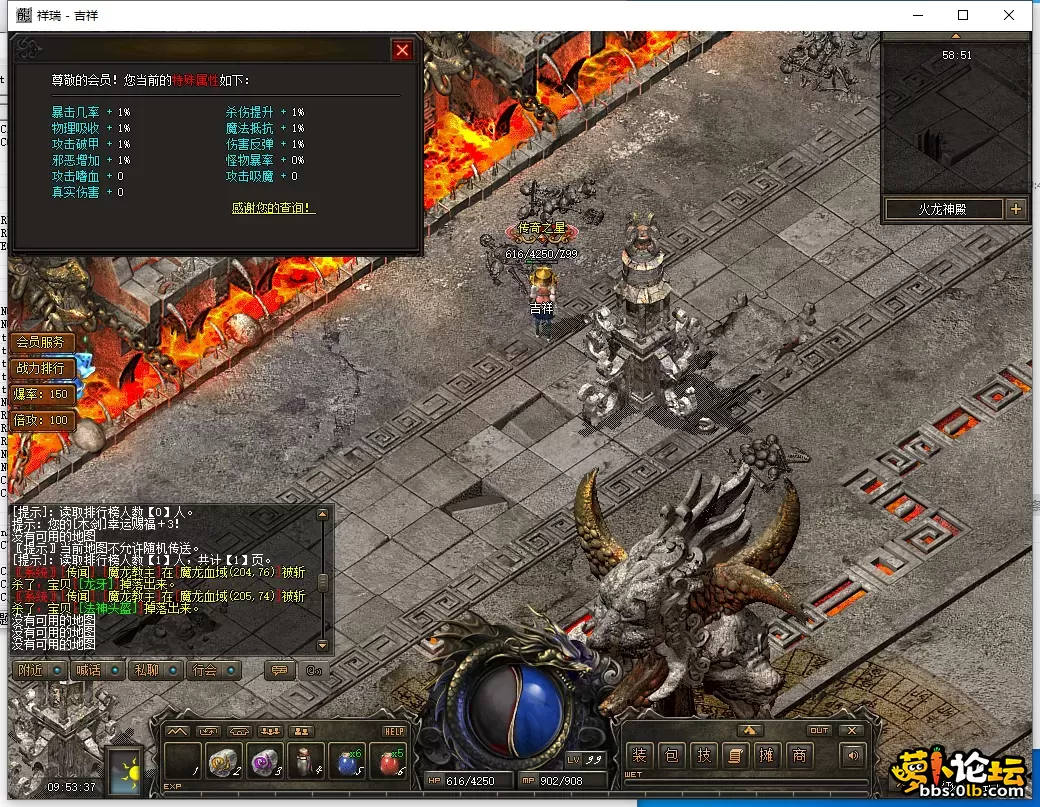The height and width of the screenshot is (807, 1040).
Task: Open the 商 shop panel
Action: pyautogui.click(x=799, y=756)
